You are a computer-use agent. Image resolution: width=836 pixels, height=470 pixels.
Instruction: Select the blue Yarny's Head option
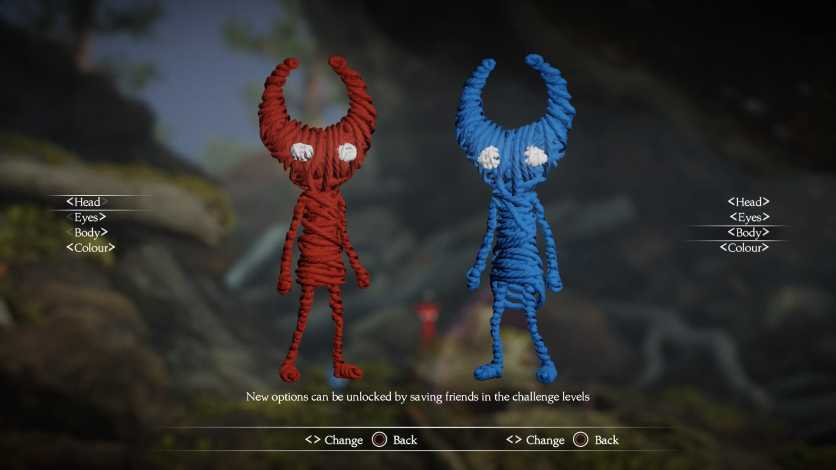pyautogui.click(x=748, y=202)
